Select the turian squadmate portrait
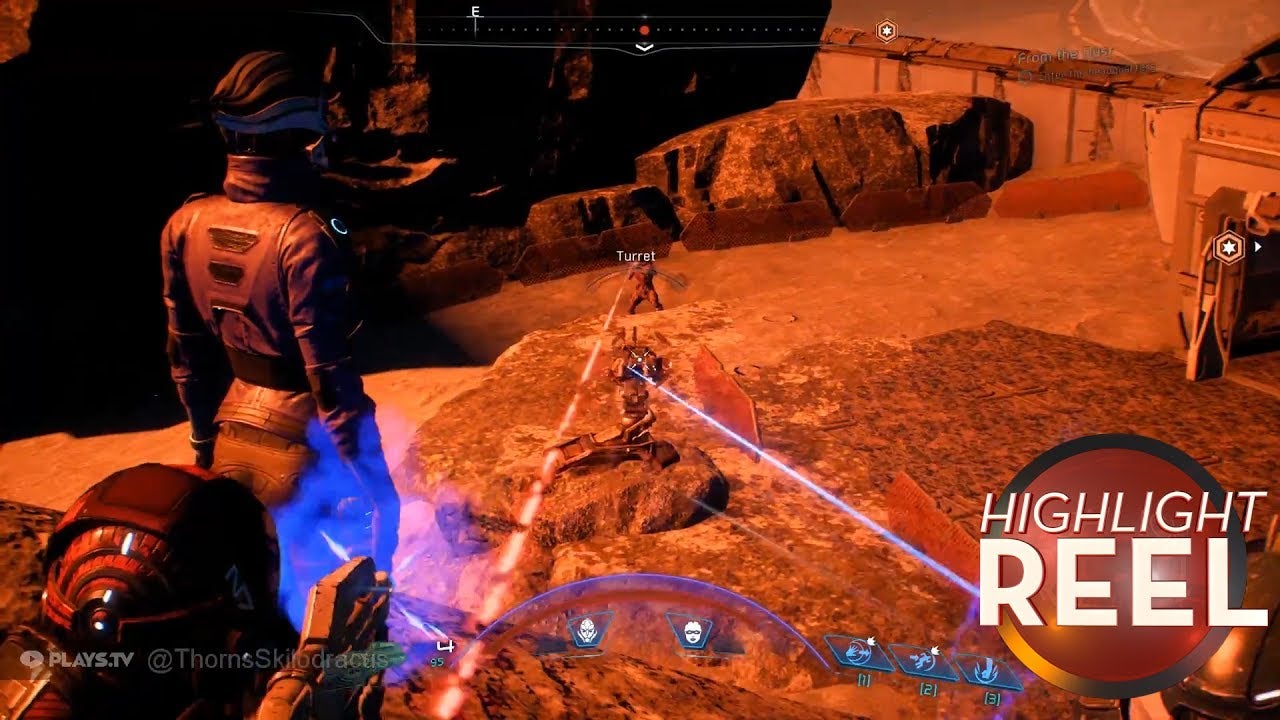Viewport: 1280px width, 720px height. 589,630
